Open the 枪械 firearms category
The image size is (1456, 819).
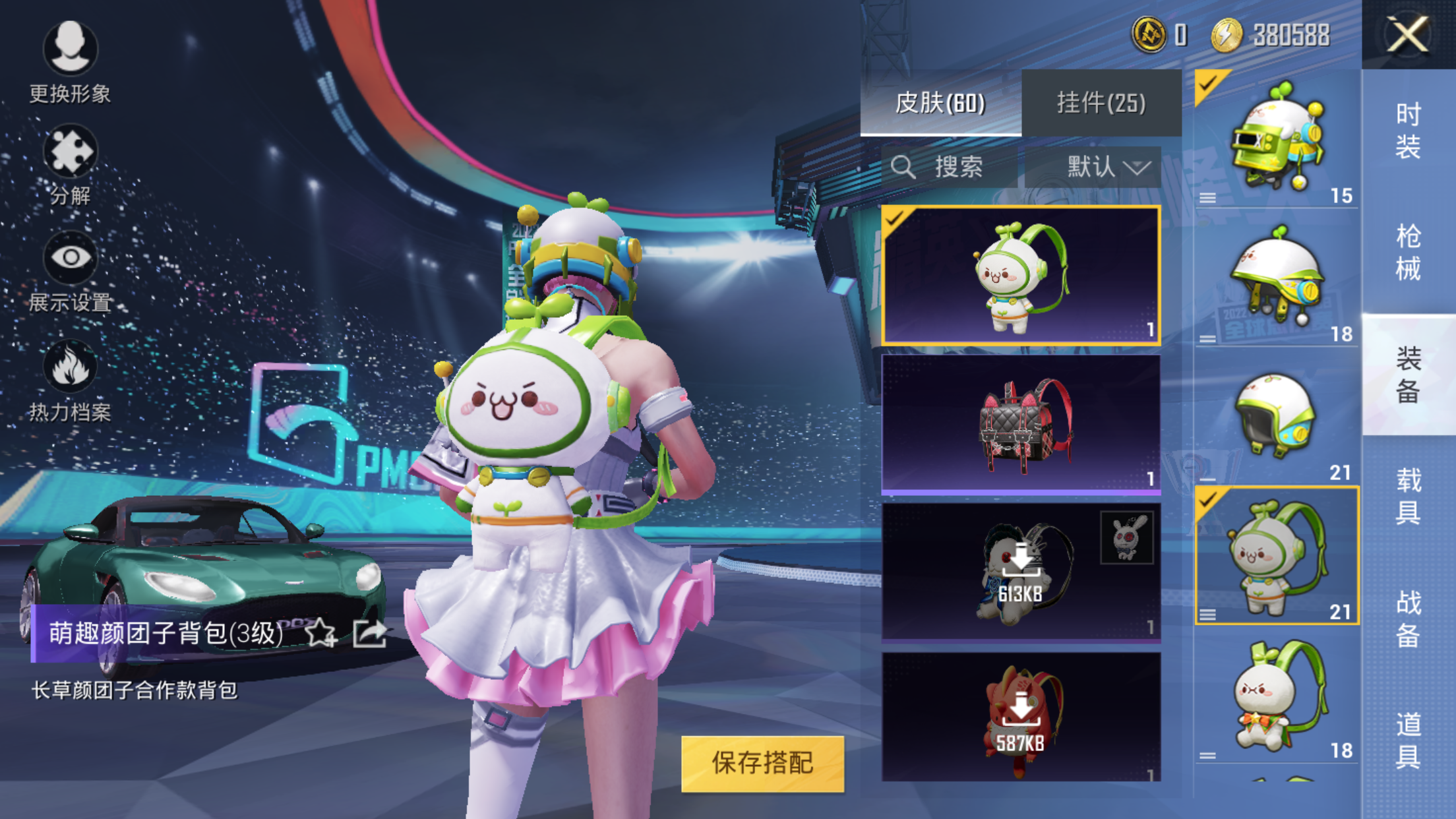coord(1408,253)
